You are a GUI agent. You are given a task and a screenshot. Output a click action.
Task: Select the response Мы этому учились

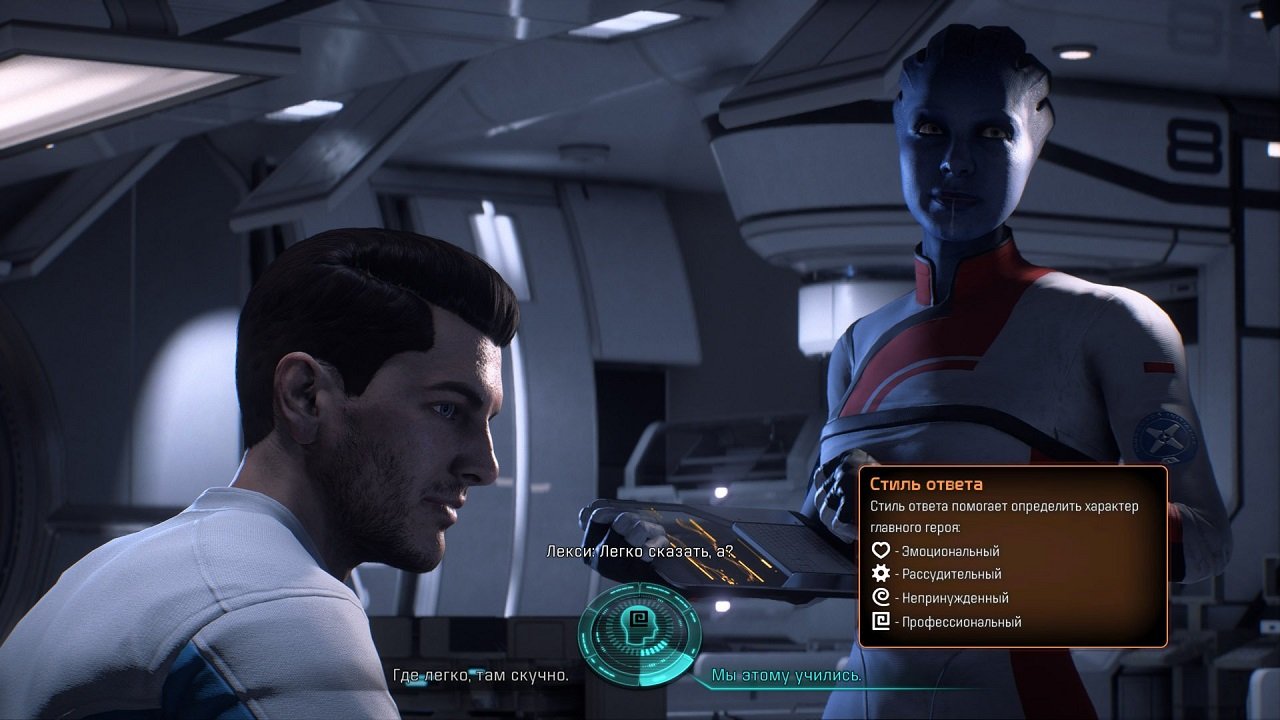pos(786,675)
